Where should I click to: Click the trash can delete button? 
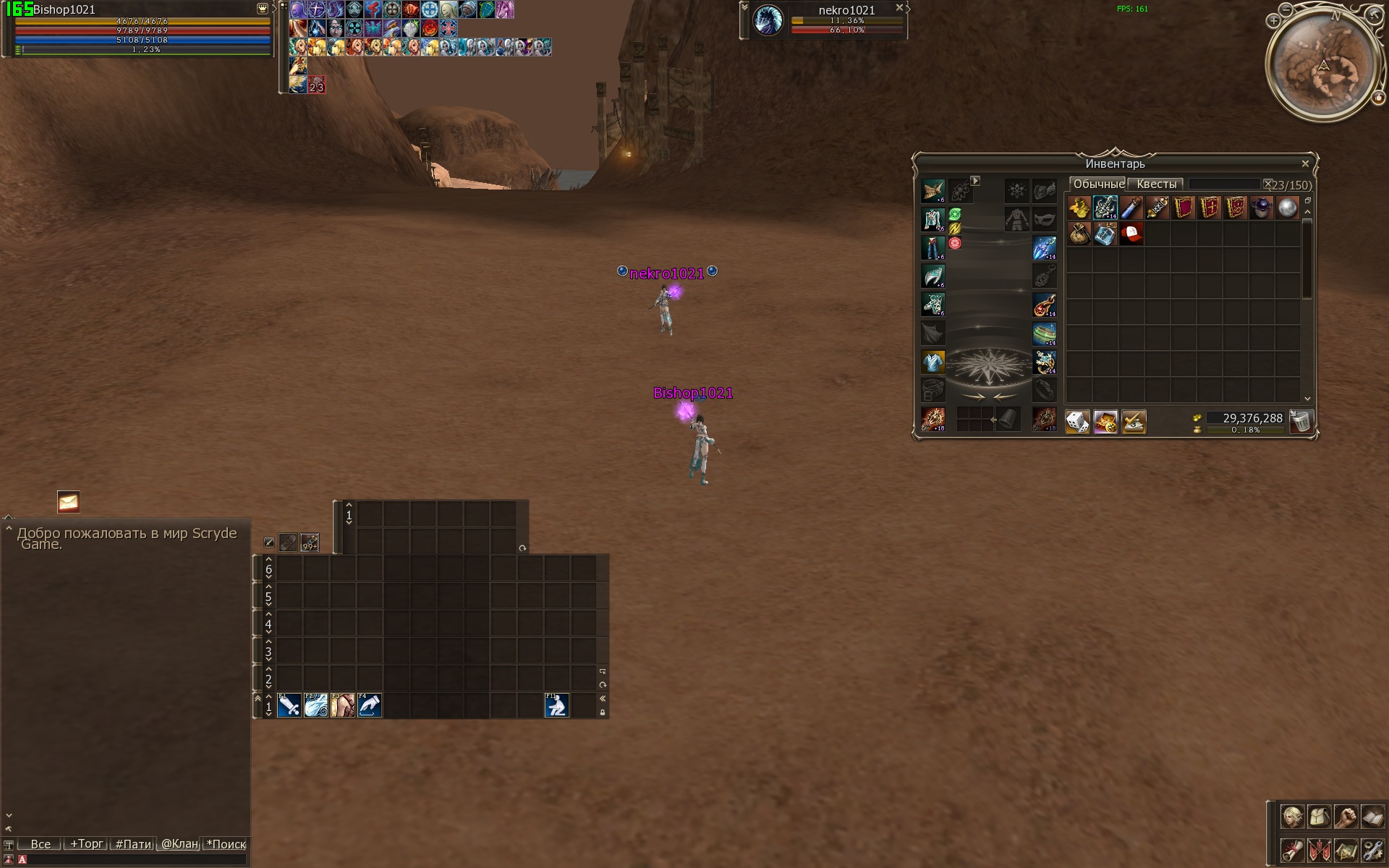(1301, 421)
